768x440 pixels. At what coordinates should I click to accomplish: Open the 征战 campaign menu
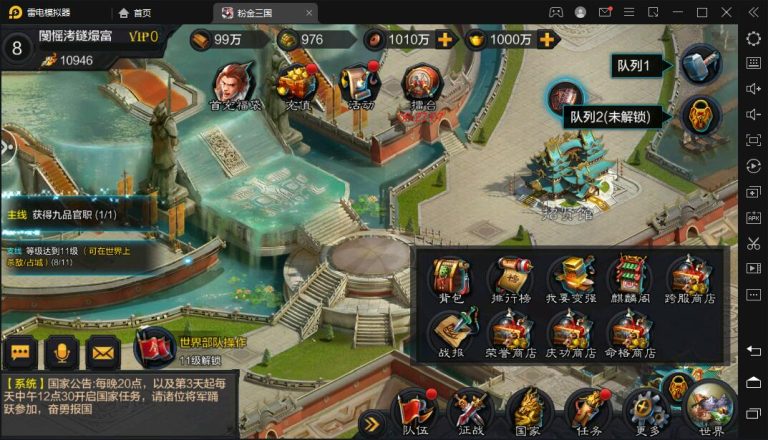(x=468, y=411)
